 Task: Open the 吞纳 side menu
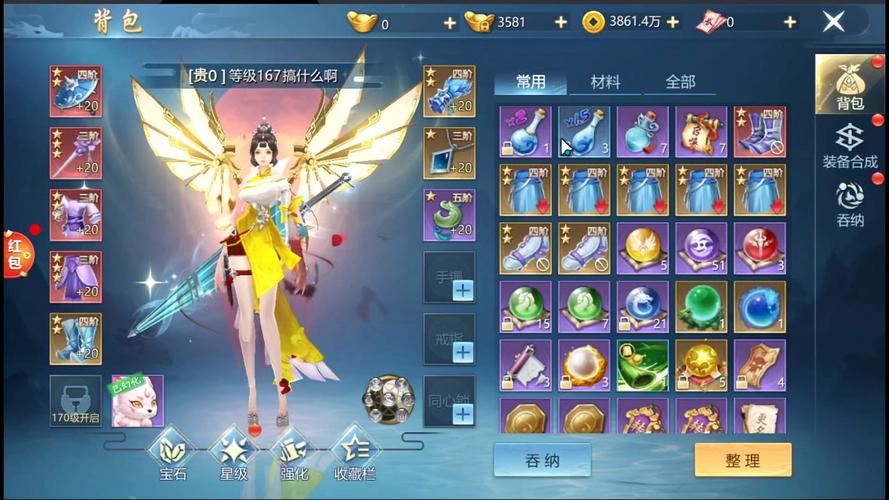[x=849, y=204]
